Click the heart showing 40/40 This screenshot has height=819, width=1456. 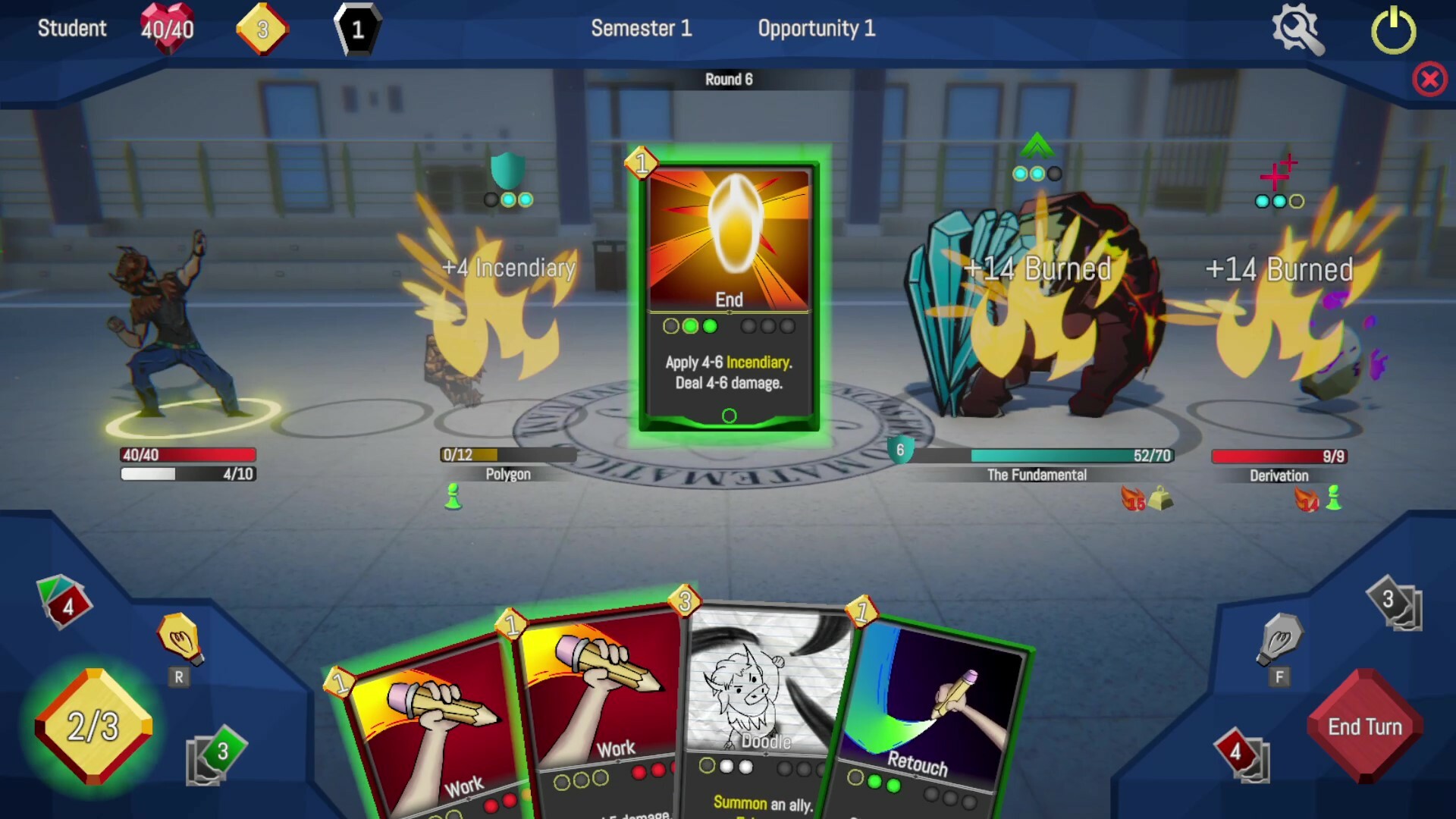pos(168,29)
